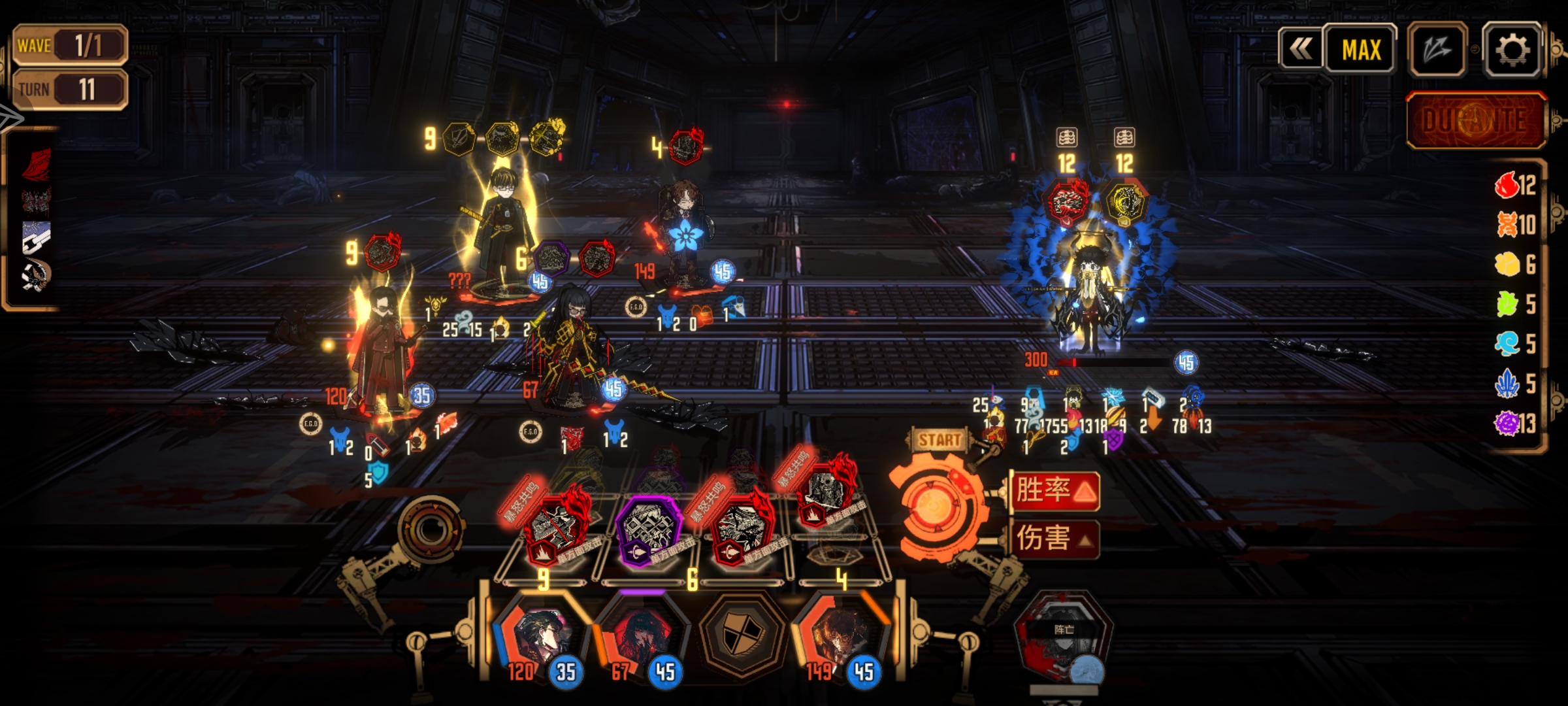Image resolution: width=1568 pixels, height=706 pixels.
Task: Open the gear settings menu
Action: [x=1512, y=50]
